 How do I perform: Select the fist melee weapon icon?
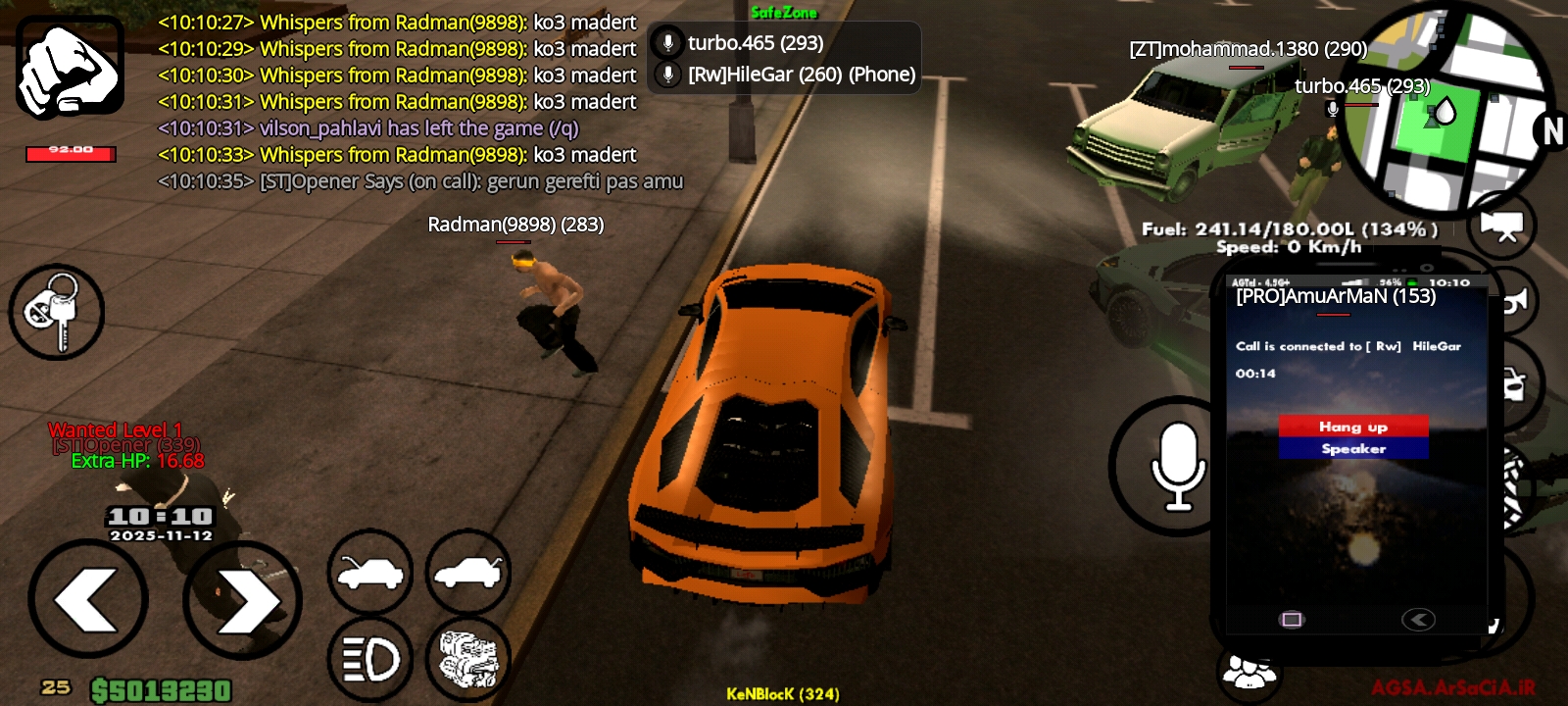(69, 64)
